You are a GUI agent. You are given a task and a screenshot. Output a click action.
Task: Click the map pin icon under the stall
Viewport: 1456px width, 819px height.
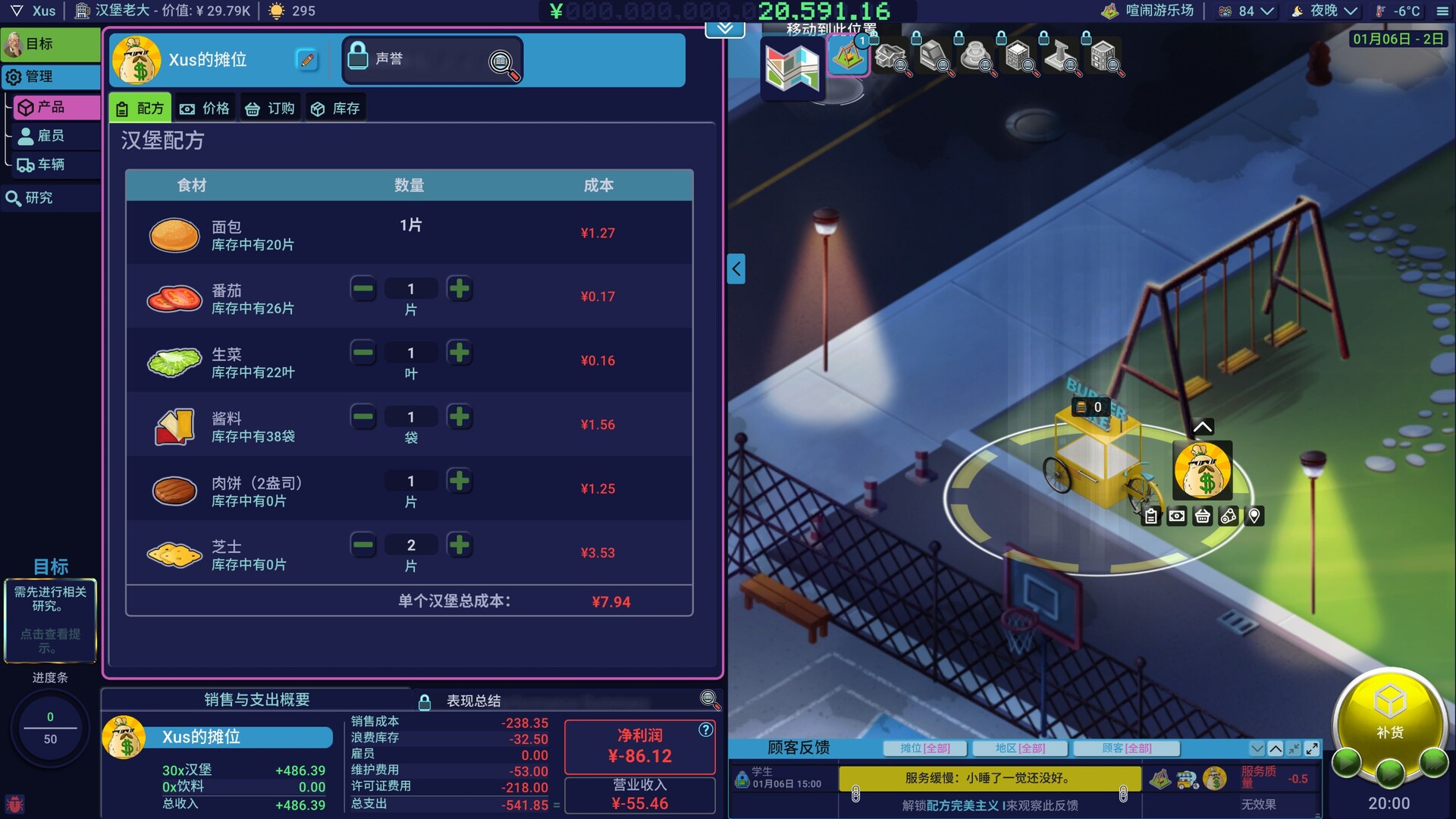tap(1255, 516)
